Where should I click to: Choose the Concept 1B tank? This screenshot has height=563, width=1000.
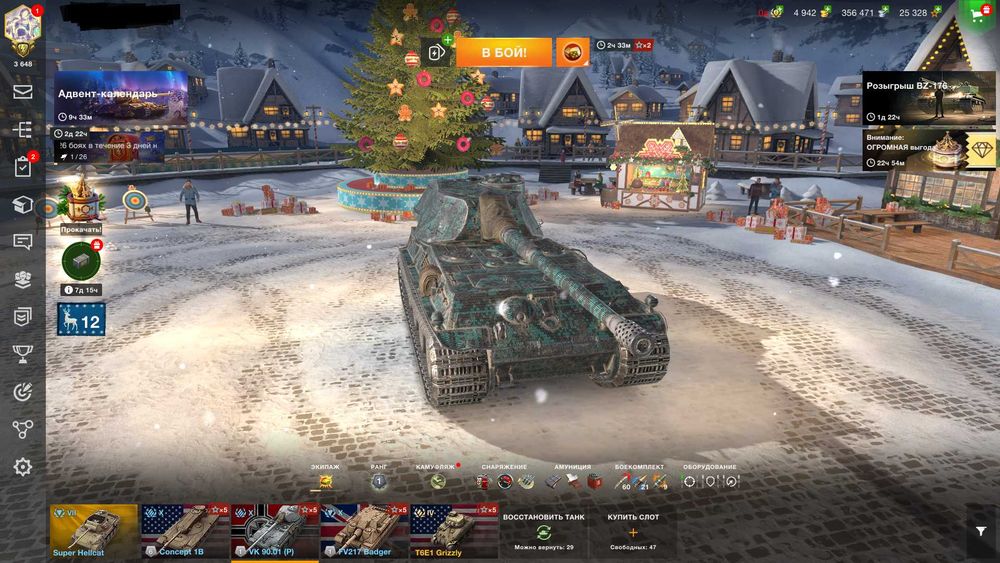pyautogui.click(x=185, y=531)
